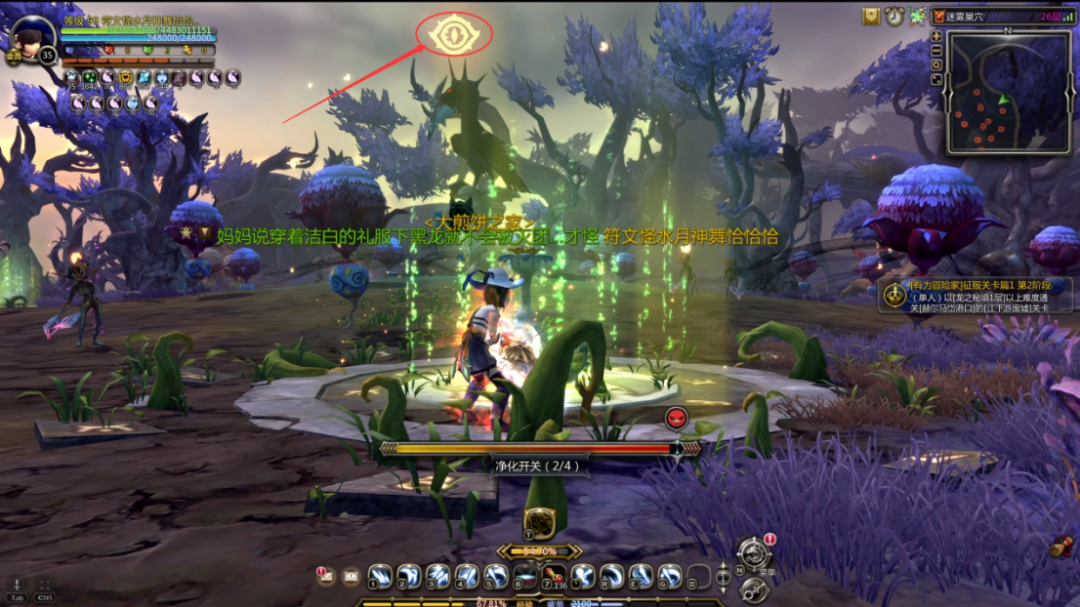Click the golden special skill icon above hotbar
The height and width of the screenshot is (607, 1080).
click(540, 522)
